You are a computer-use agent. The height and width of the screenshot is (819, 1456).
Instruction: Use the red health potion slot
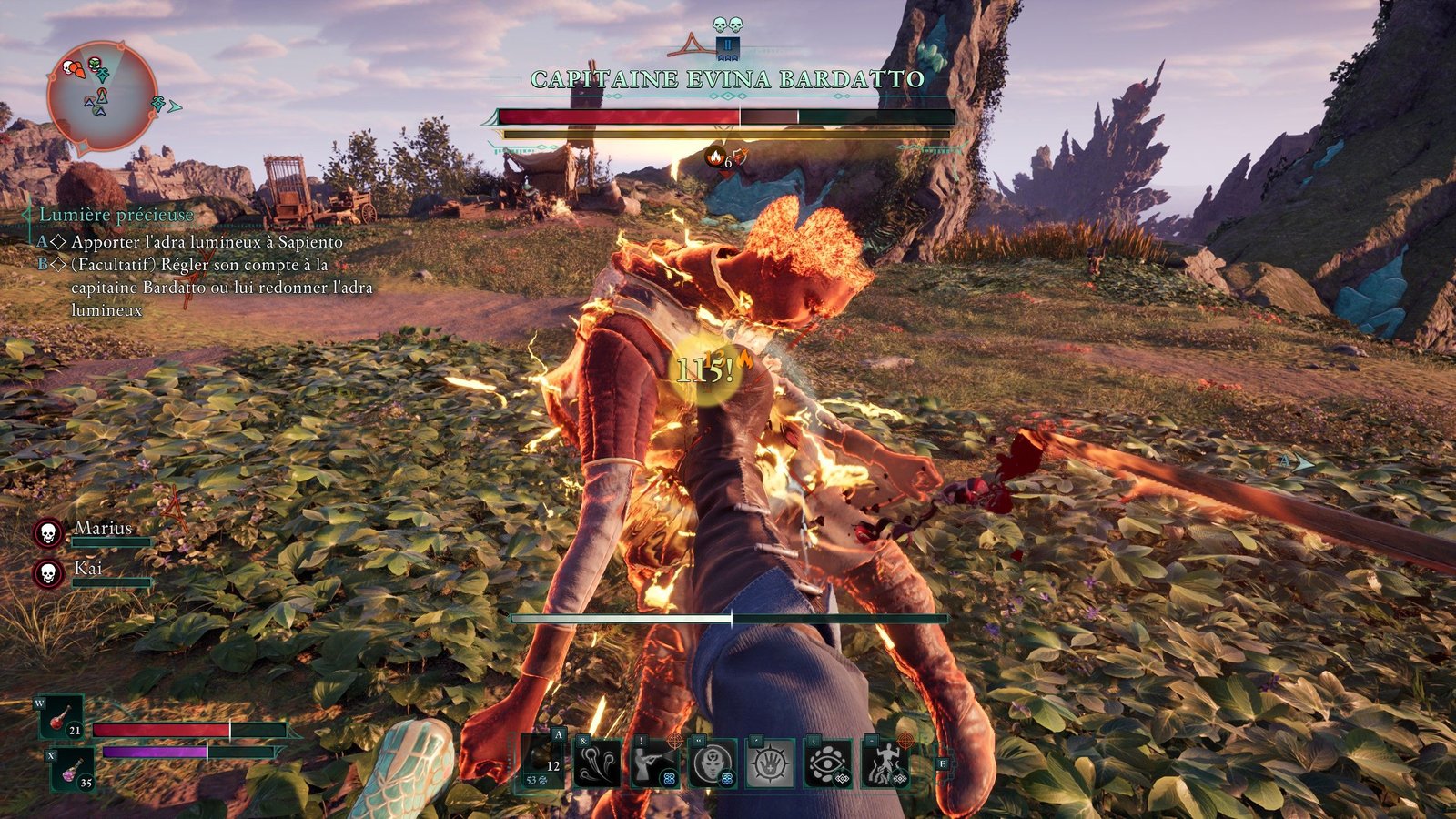[62, 718]
